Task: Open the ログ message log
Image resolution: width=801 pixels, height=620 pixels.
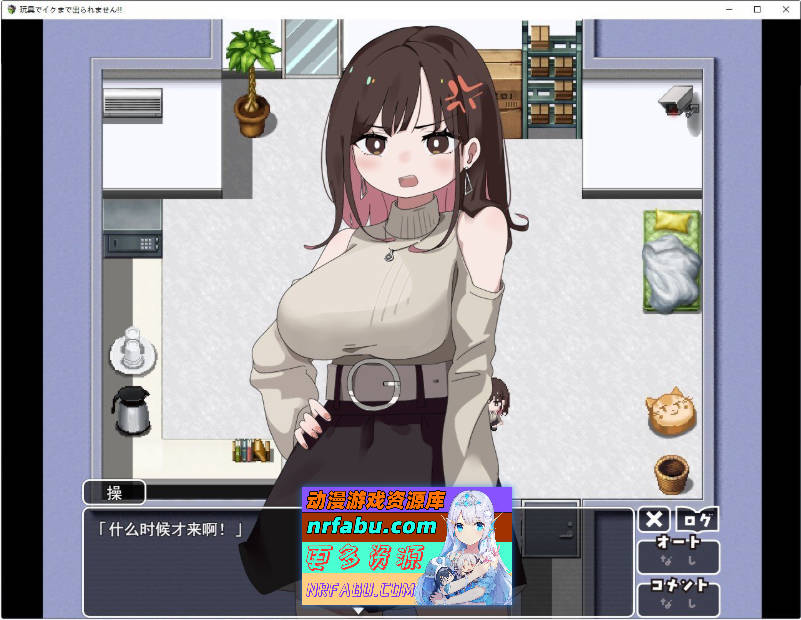Action: point(697,519)
